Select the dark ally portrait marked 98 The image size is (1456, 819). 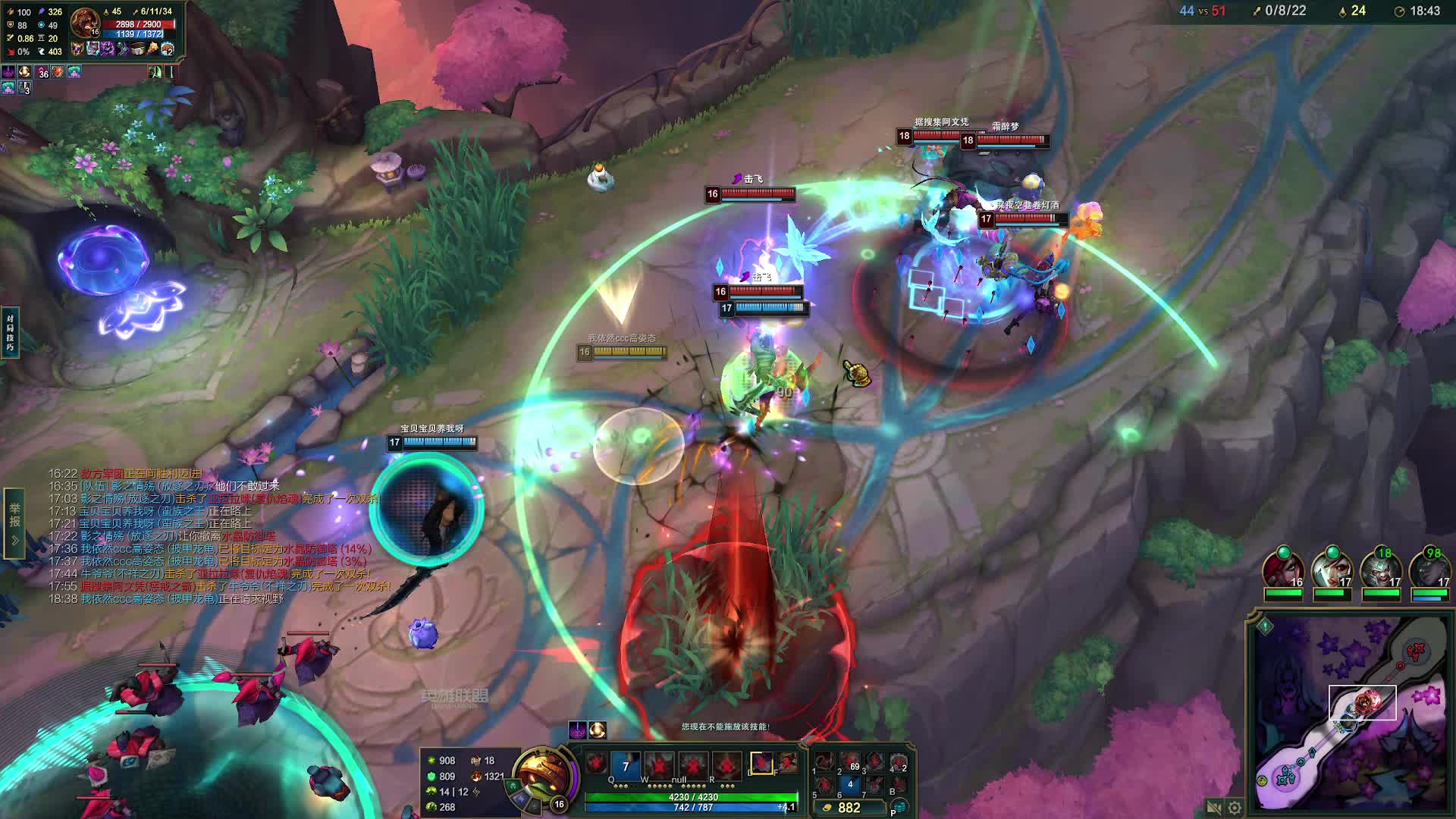click(1429, 570)
